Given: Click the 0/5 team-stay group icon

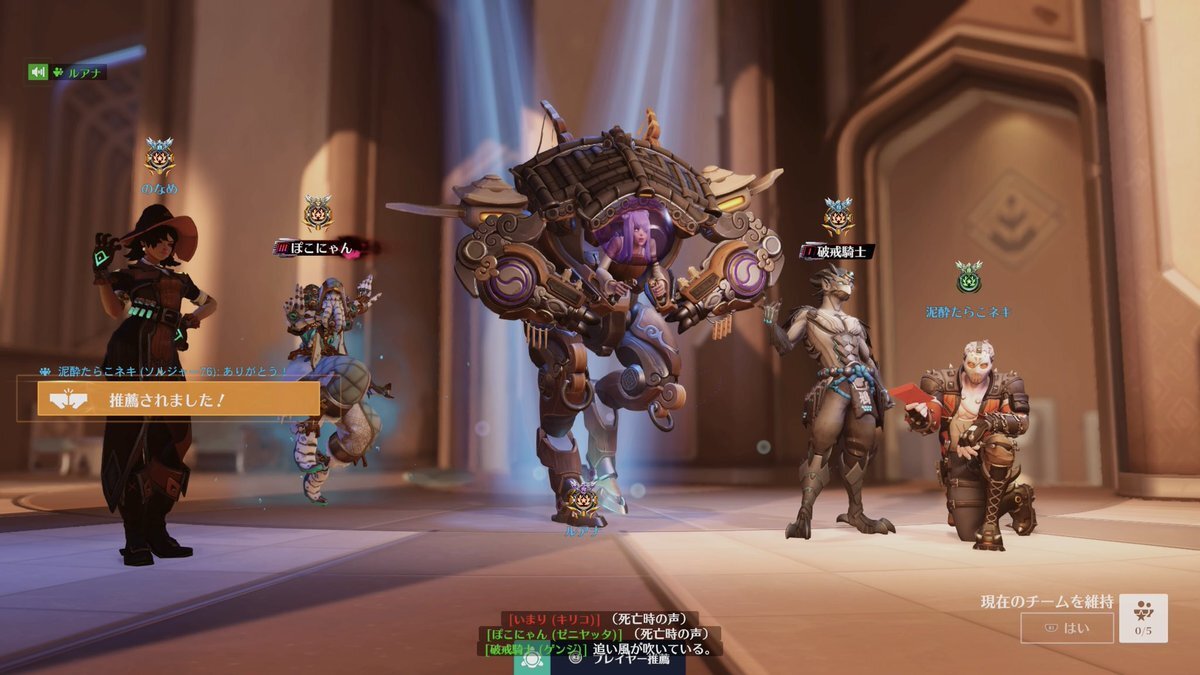Looking at the screenshot, I should pyautogui.click(x=1143, y=617).
